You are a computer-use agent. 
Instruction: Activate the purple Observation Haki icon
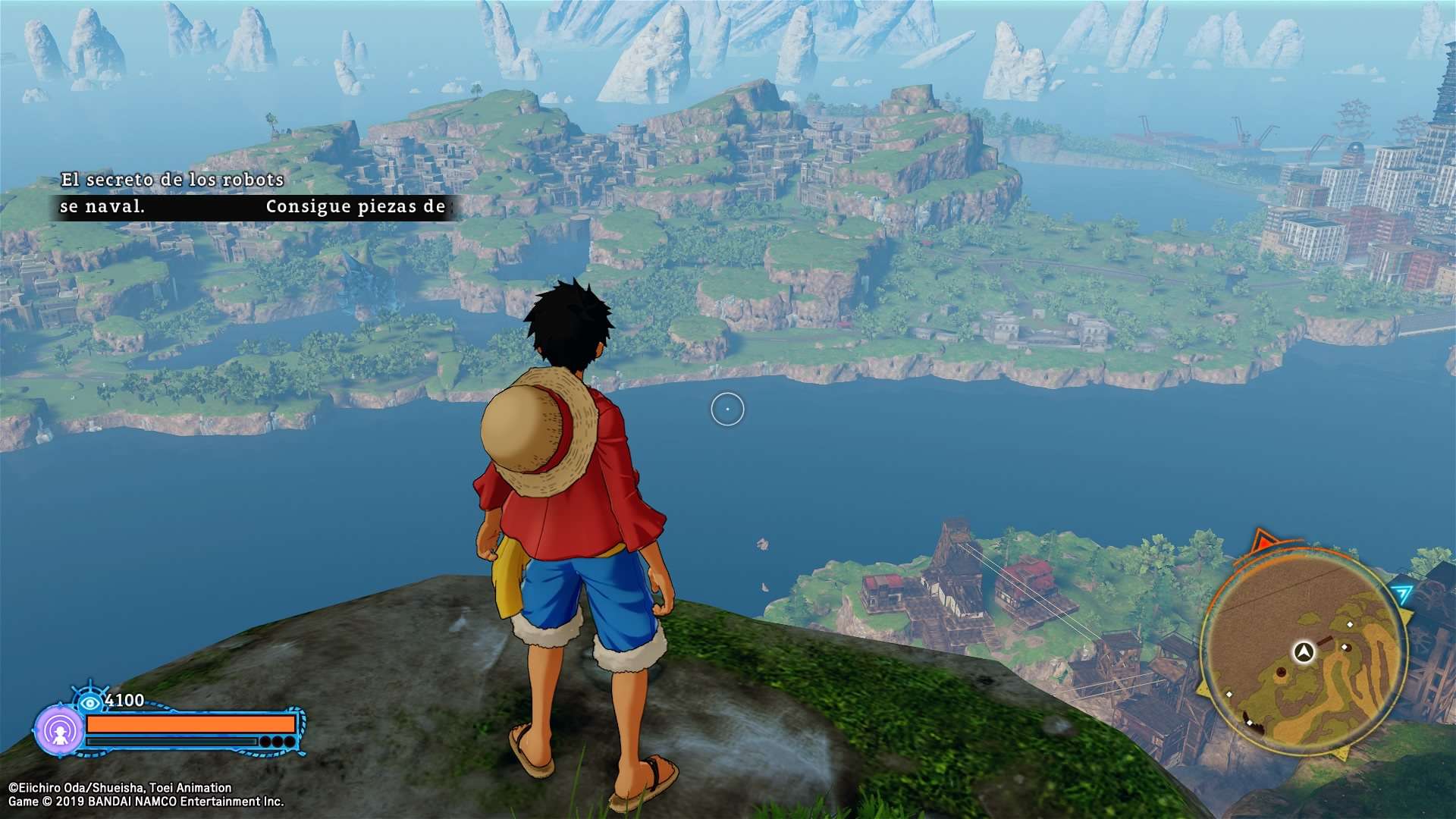(x=59, y=731)
